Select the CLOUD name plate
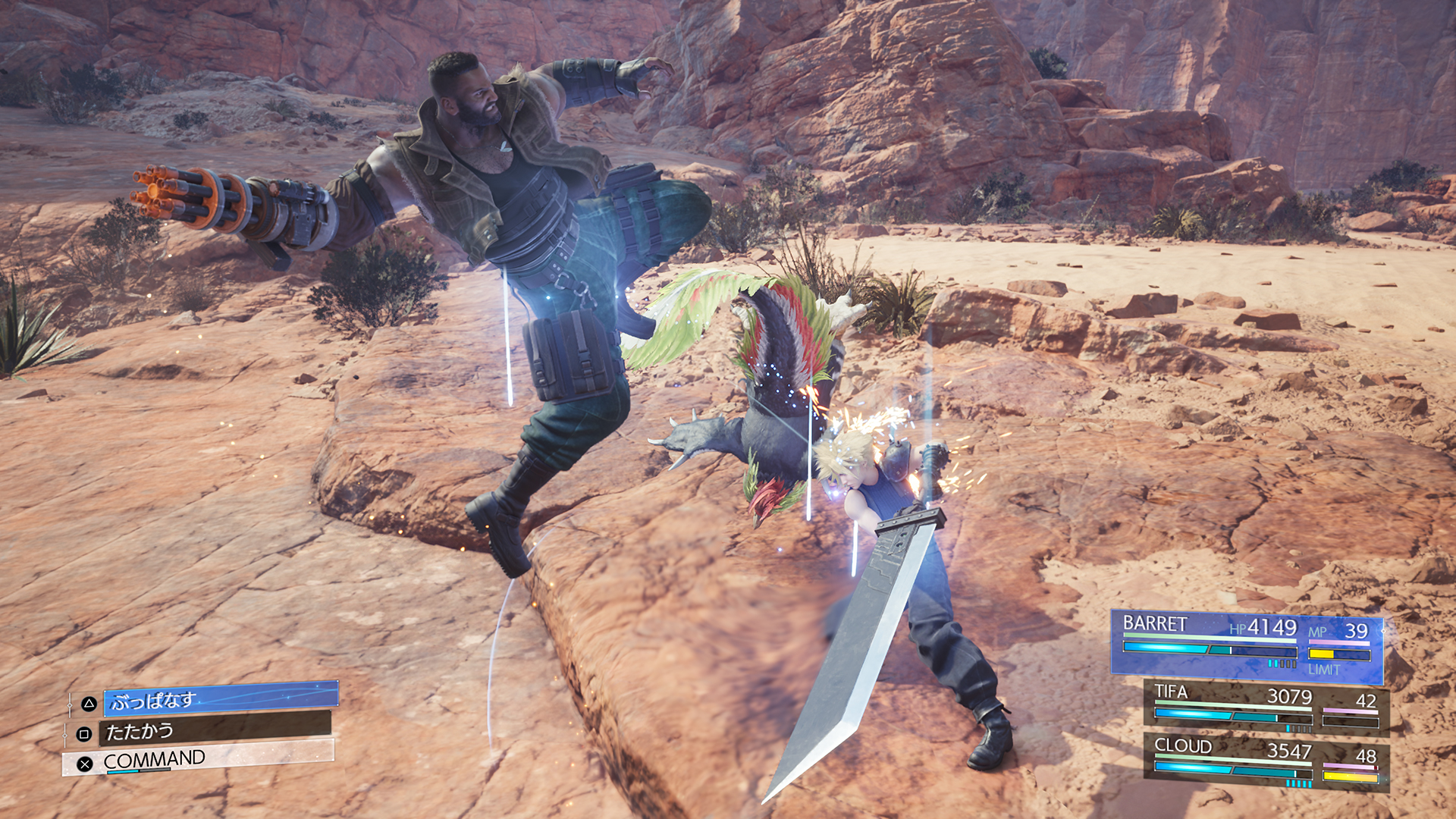This screenshot has width=1456, height=819. (1182, 748)
